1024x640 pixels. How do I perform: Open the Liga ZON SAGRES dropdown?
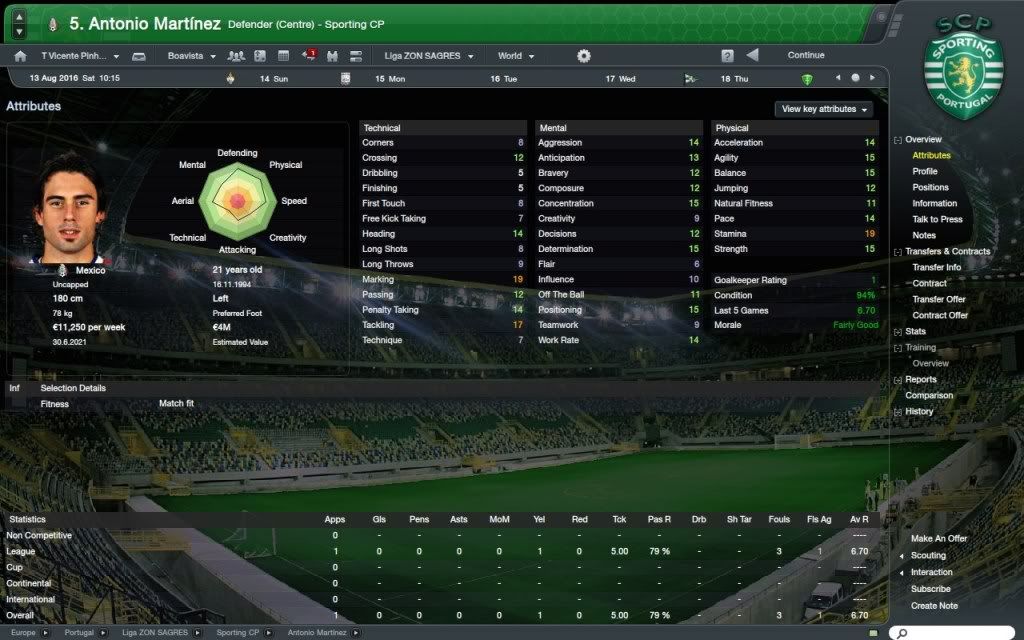429,56
